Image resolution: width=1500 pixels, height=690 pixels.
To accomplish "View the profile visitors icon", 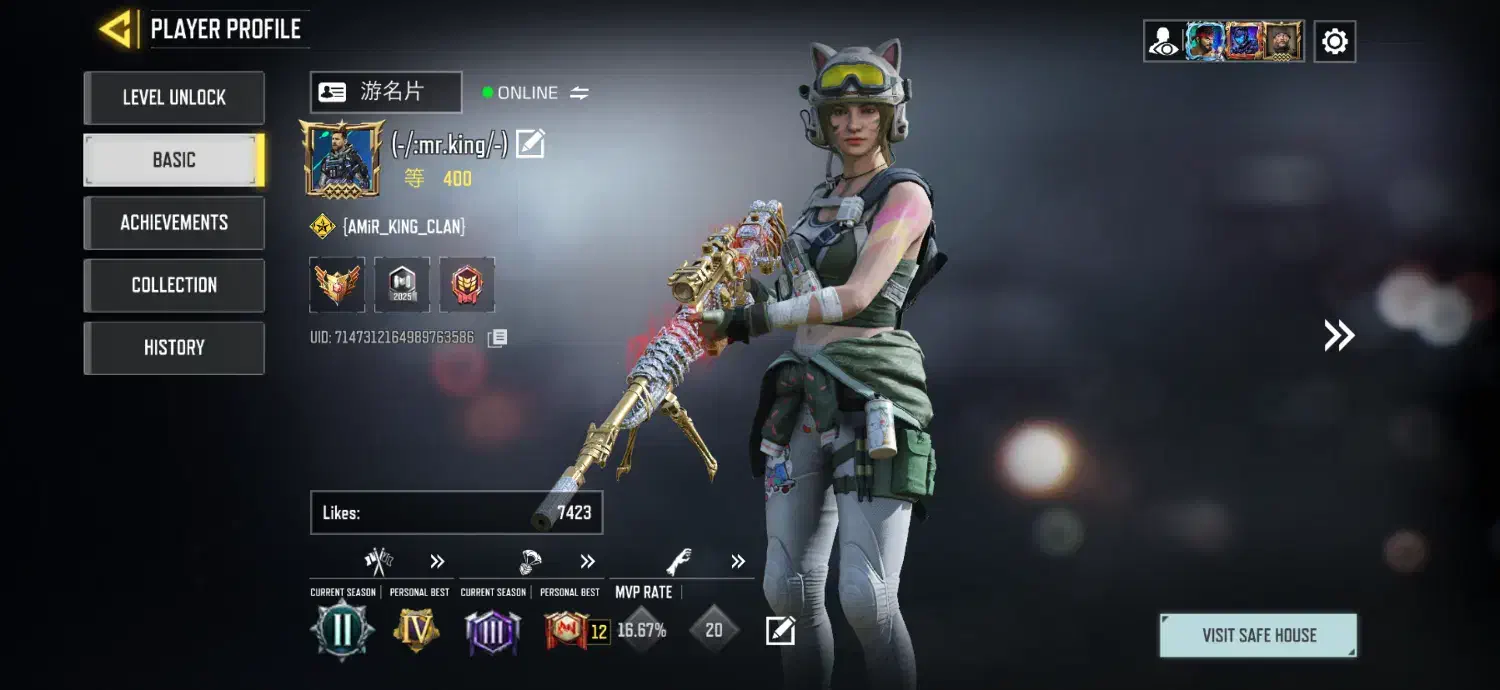I will point(1163,41).
